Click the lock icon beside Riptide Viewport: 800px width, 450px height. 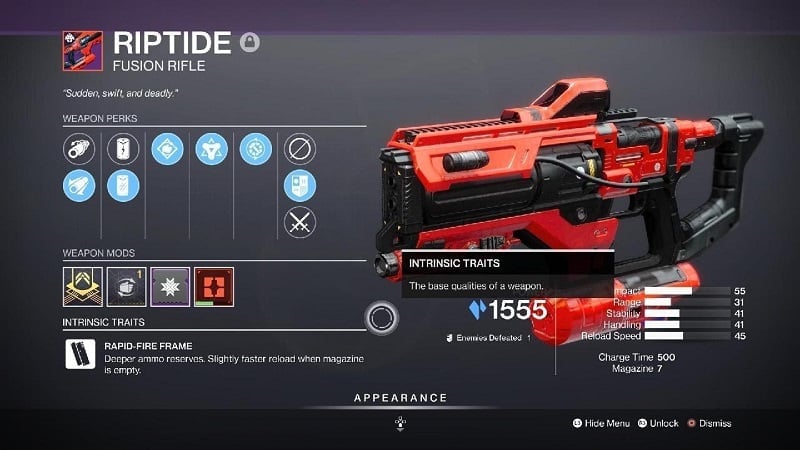pyautogui.click(x=249, y=42)
